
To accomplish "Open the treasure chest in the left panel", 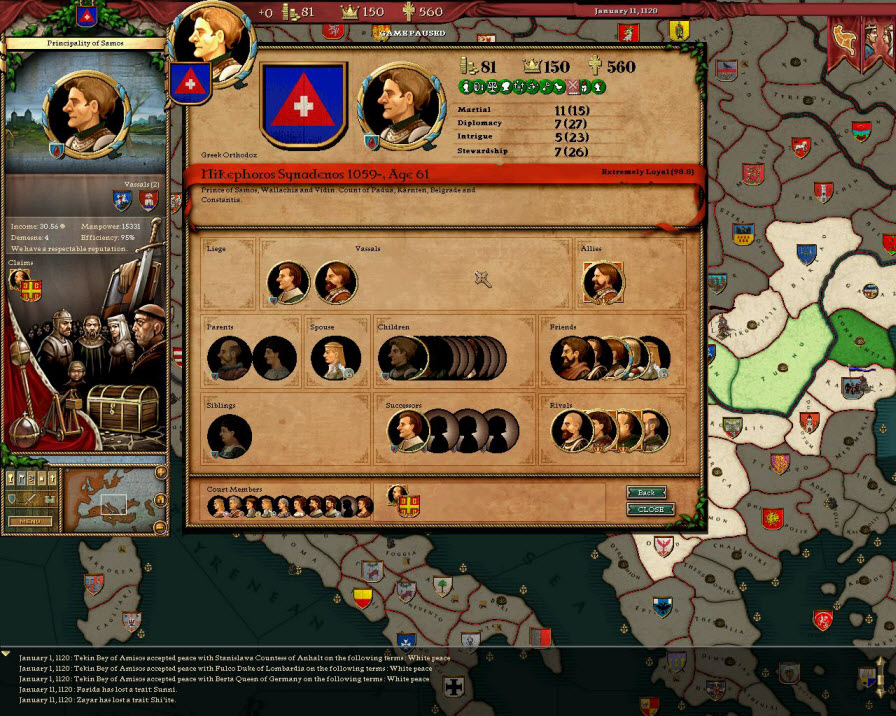I will (x=121, y=406).
